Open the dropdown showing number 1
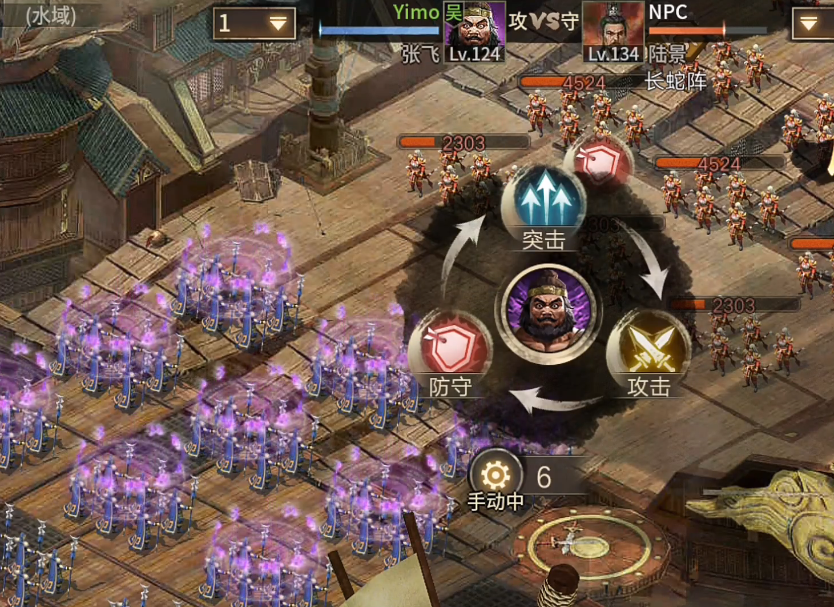The image size is (834, 607). click(254, 23)
